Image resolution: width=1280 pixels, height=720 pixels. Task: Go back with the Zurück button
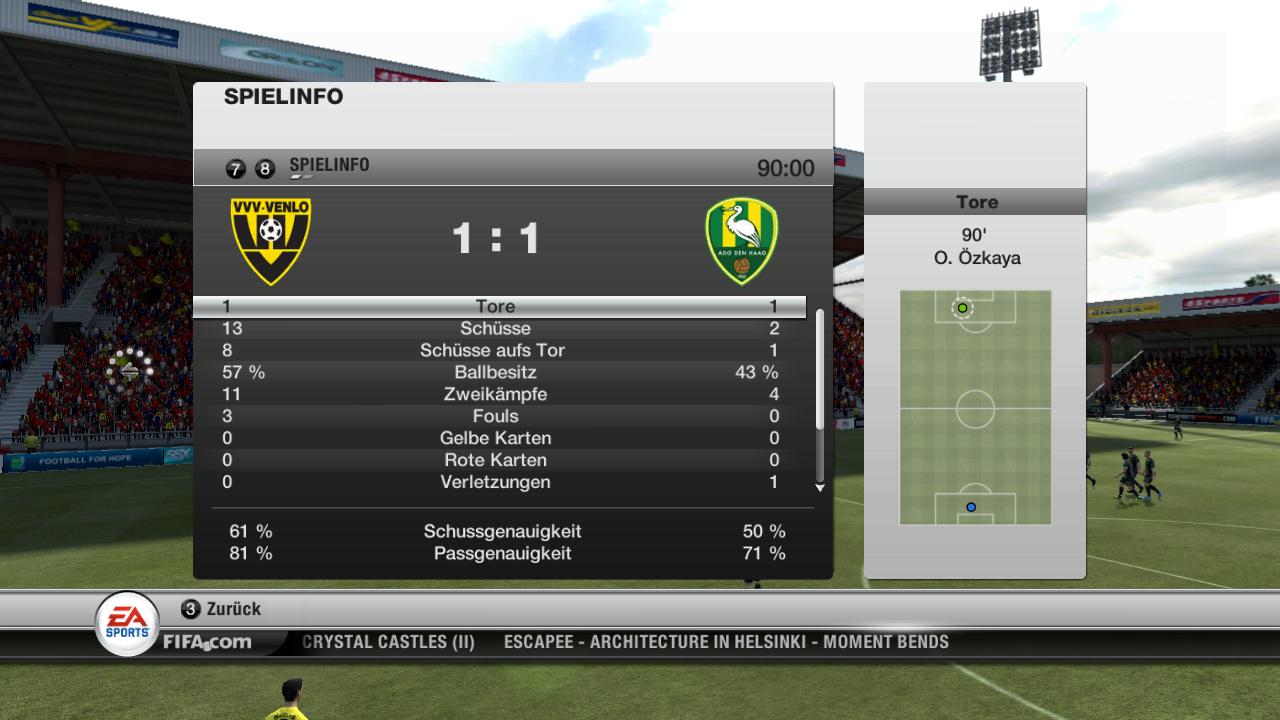[221, 609]
